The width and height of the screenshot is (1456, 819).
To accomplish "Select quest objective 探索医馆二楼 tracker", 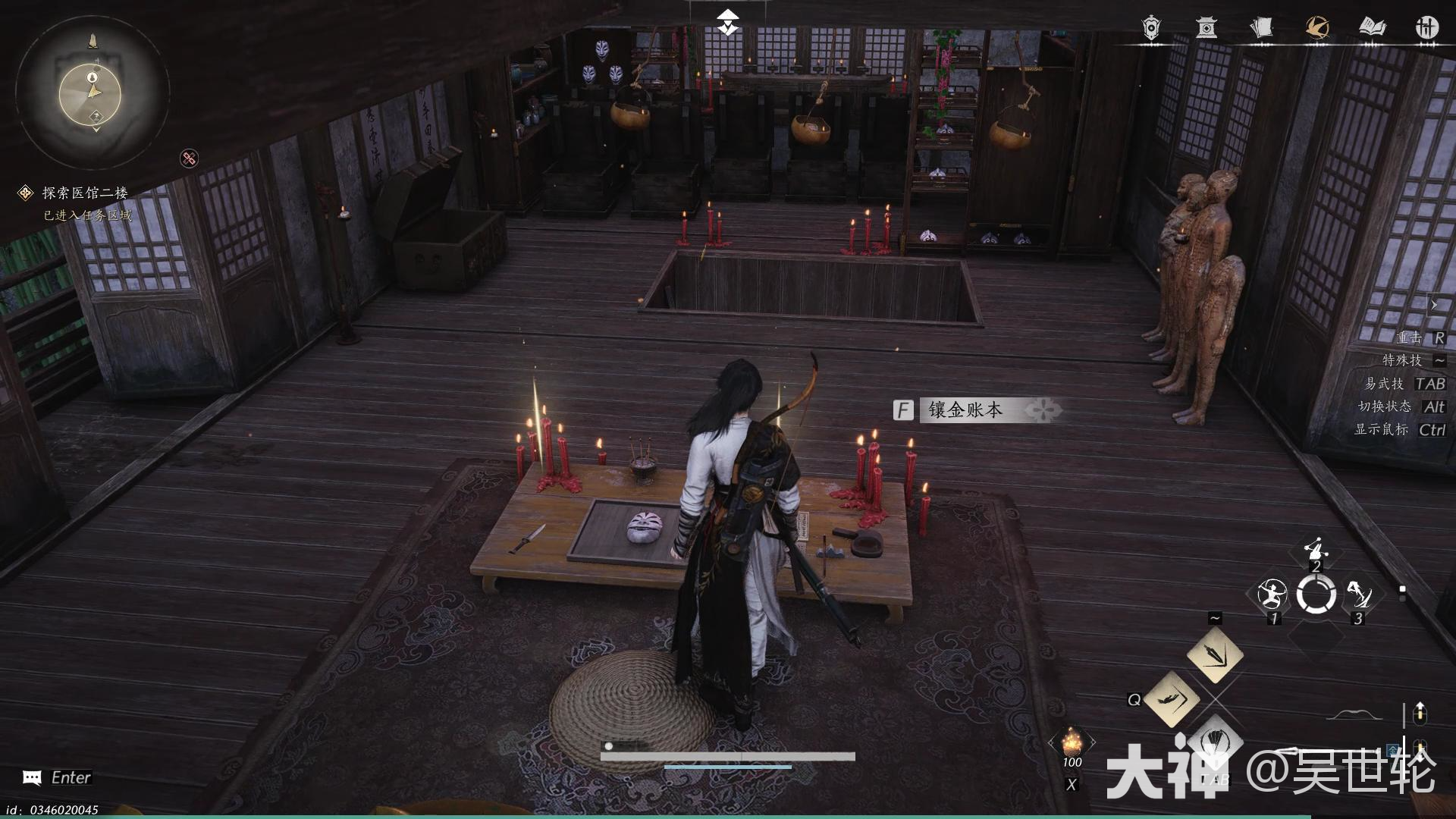I will point(83,193).
